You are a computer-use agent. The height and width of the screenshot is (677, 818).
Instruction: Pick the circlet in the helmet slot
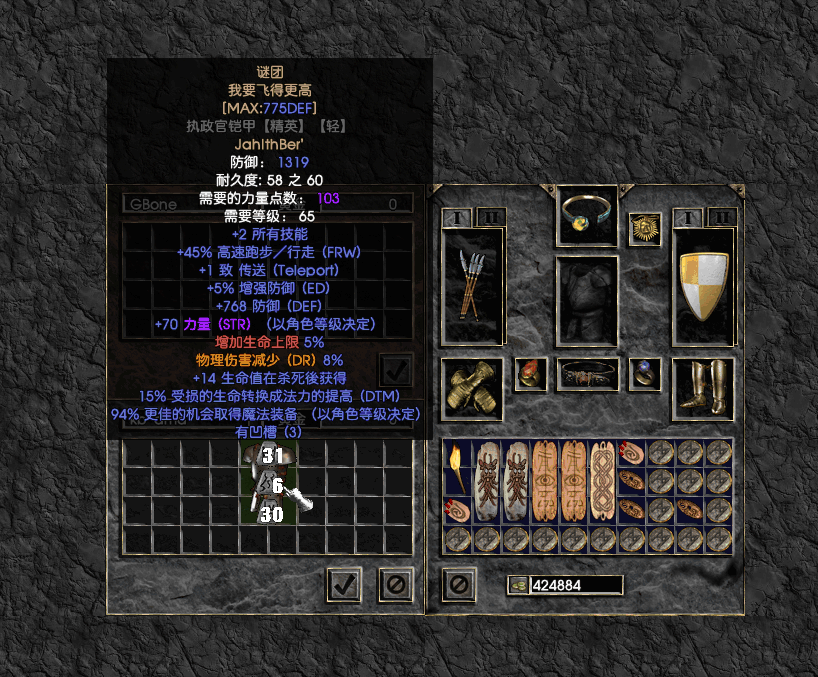587,212
